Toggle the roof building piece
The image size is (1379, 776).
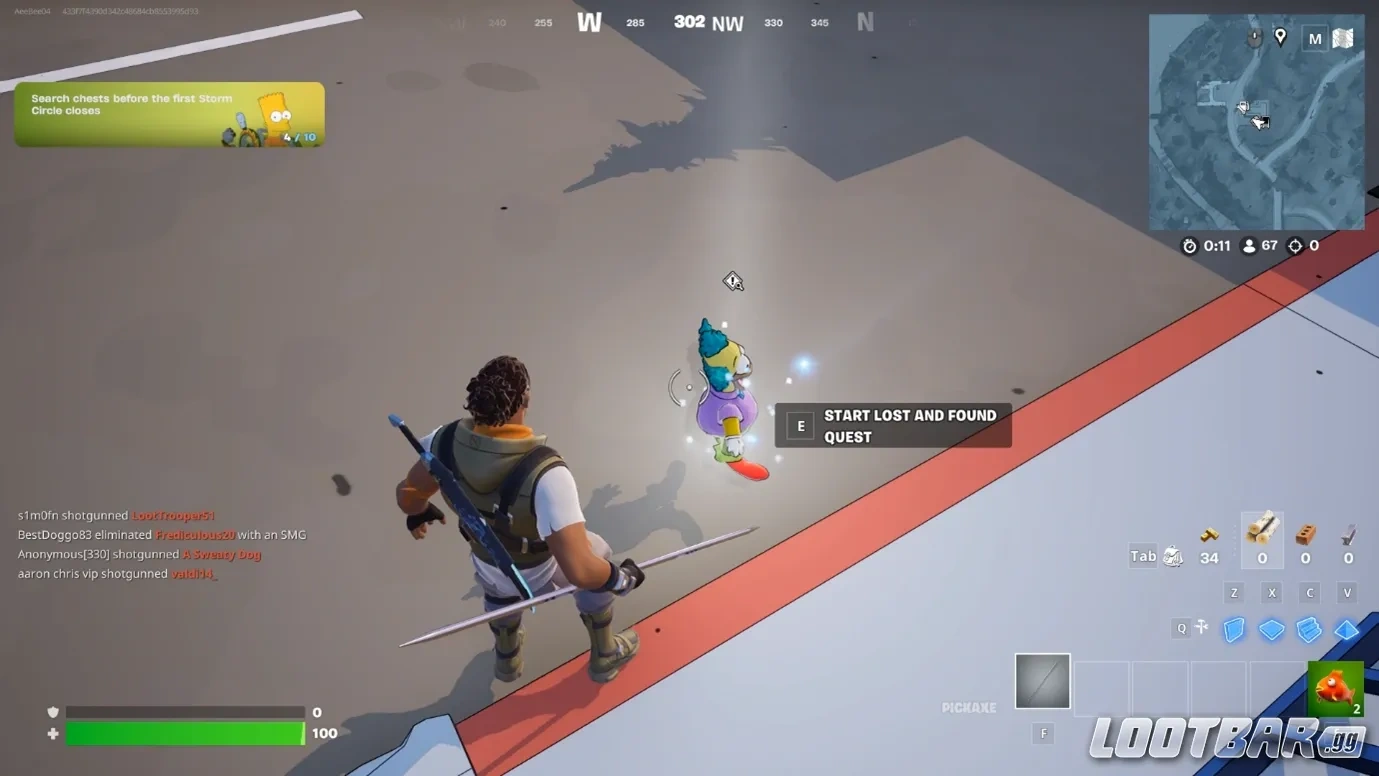point(1347,630)
